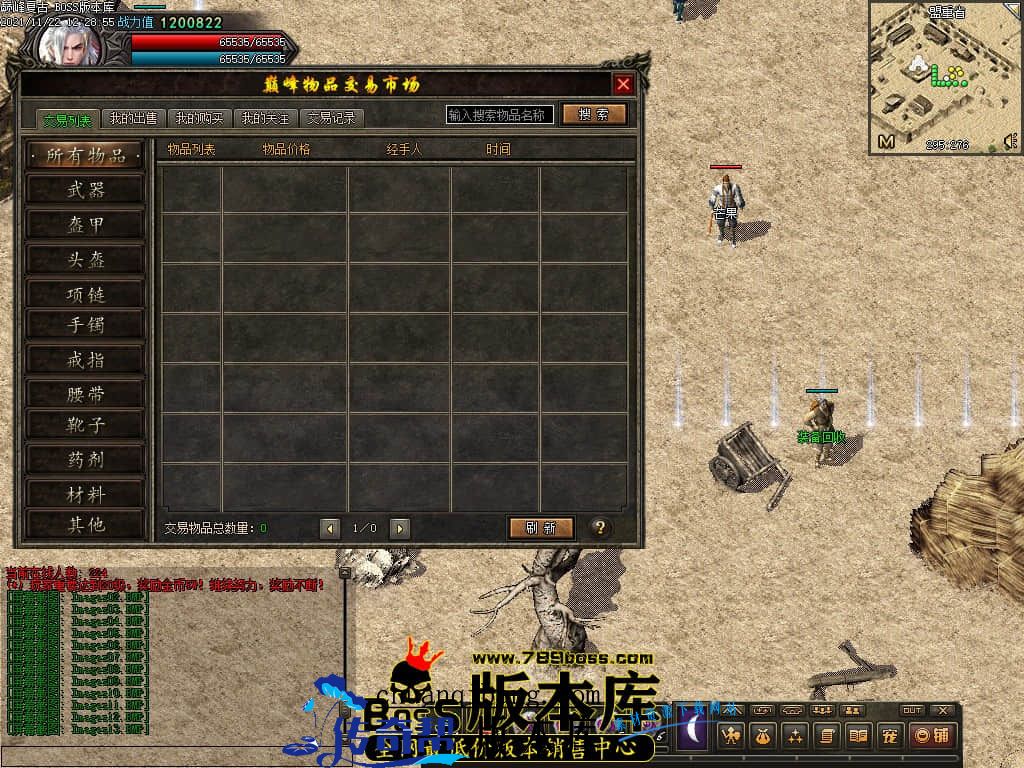Select the 戒指 ring category

(86, 359)
